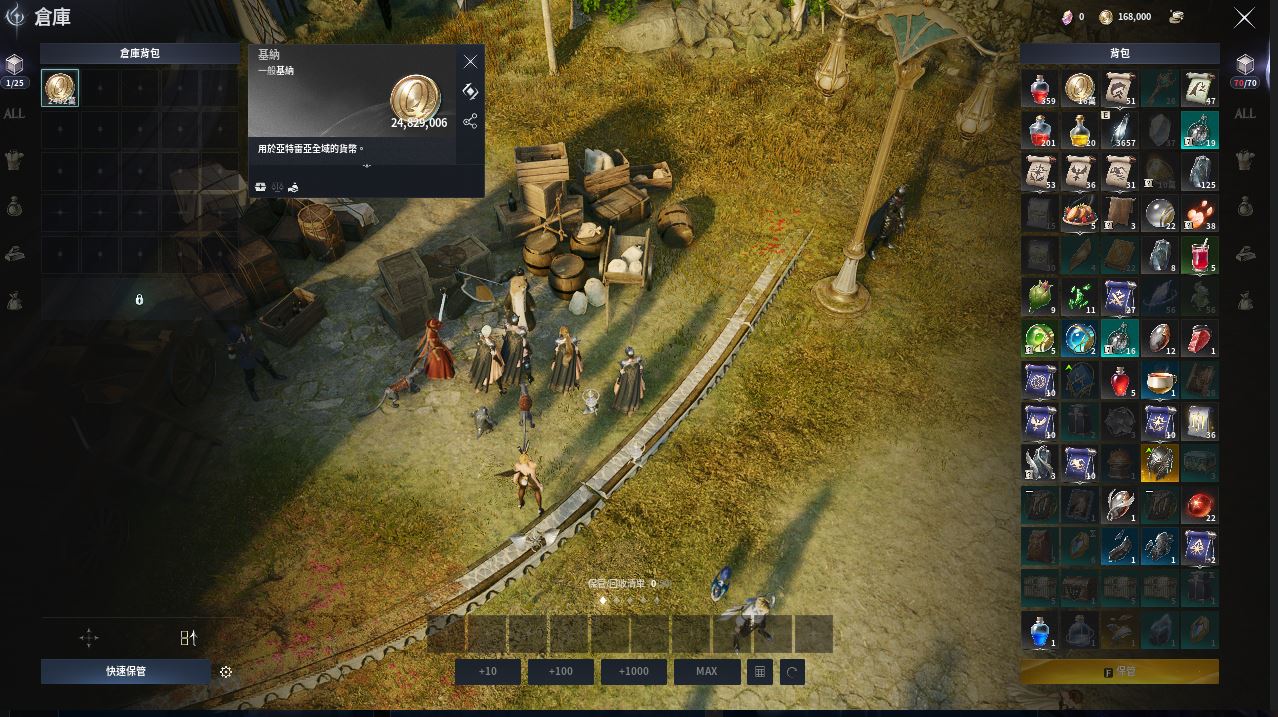Open the calculator keypad button
Screen dimensions: 1278x717
coord(760,672)
